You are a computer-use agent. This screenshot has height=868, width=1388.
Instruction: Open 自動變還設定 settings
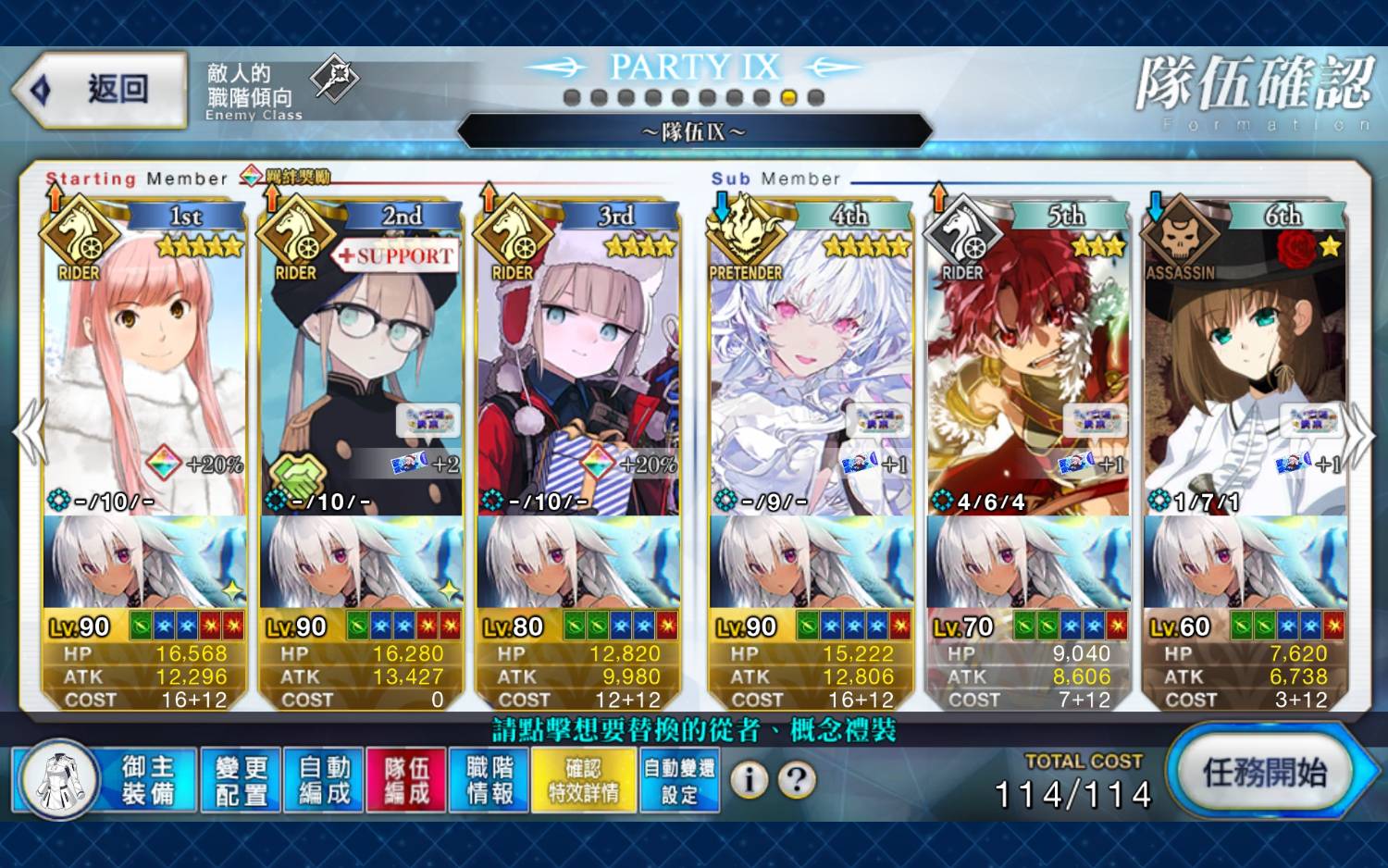point(679,780)
